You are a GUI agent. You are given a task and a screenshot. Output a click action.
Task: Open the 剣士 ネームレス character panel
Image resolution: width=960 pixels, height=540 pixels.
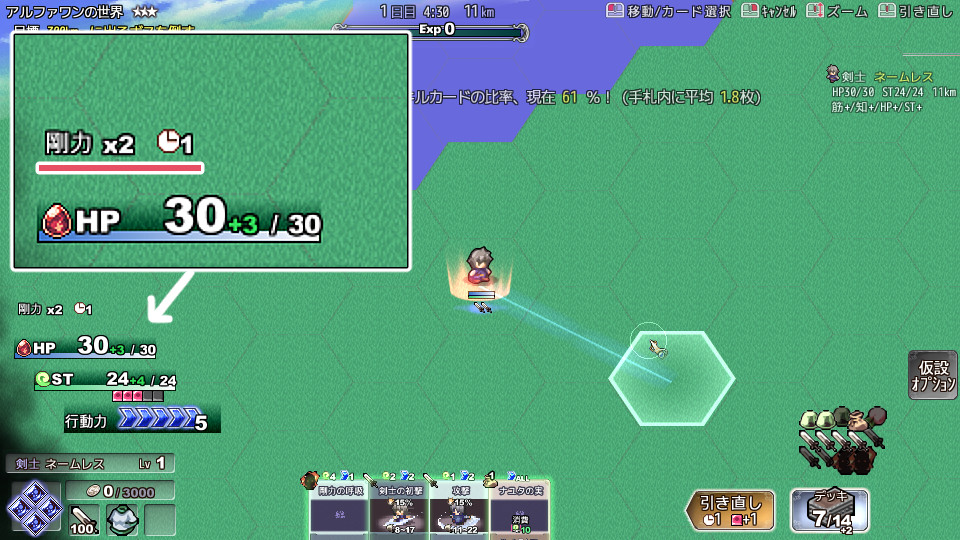click(x=90, y=463)
